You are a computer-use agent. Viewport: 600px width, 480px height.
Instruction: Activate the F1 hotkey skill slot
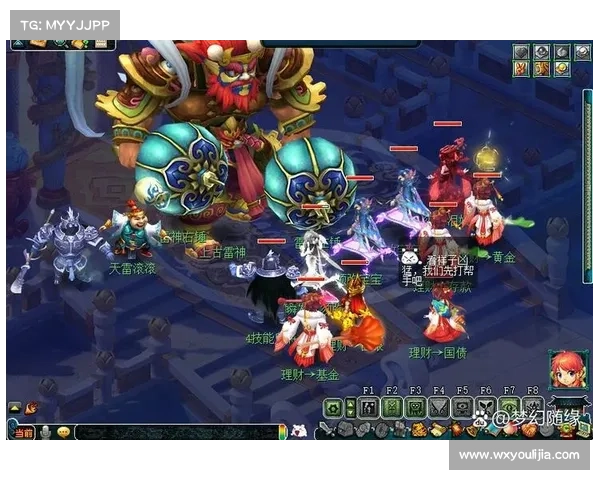click(x=368, y=407)
